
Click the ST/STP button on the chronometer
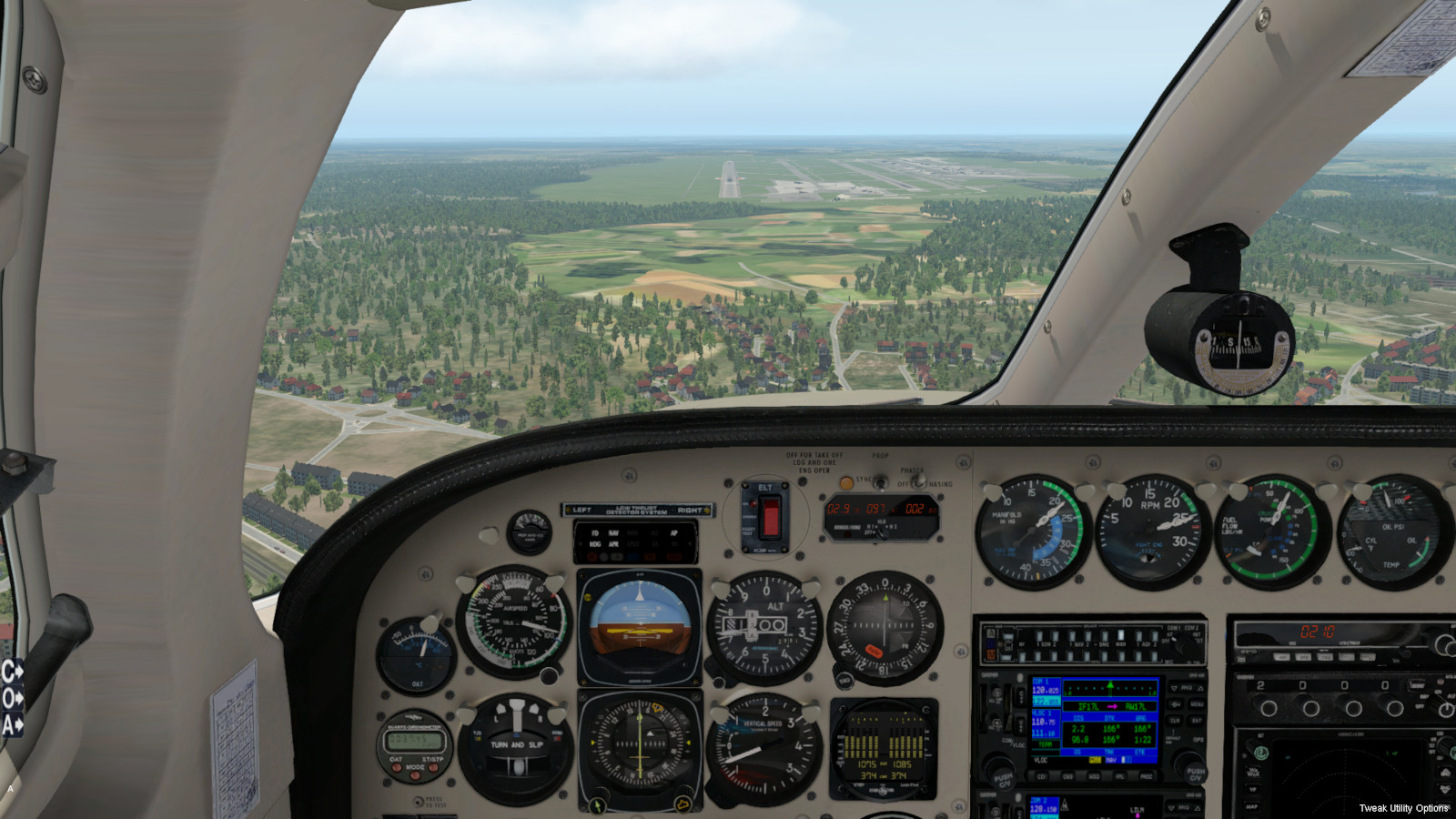[434, 765]
